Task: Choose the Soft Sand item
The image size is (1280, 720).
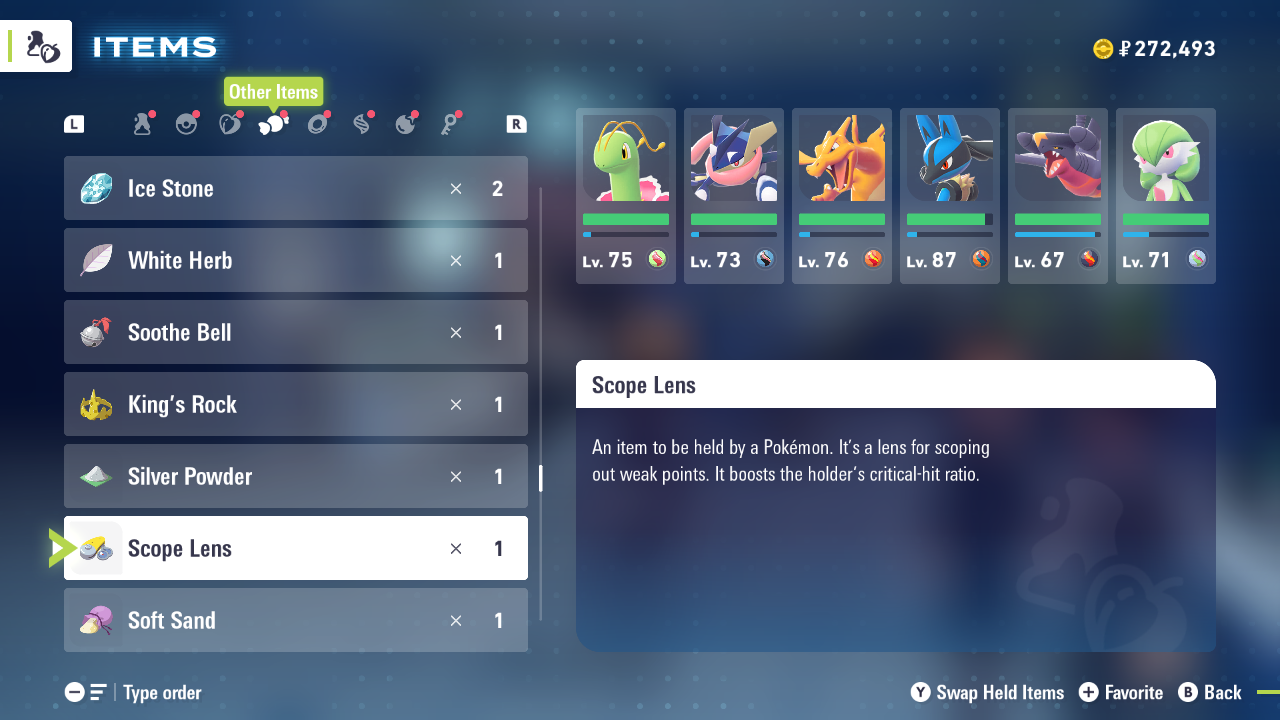Action: [x=295, y=620]
